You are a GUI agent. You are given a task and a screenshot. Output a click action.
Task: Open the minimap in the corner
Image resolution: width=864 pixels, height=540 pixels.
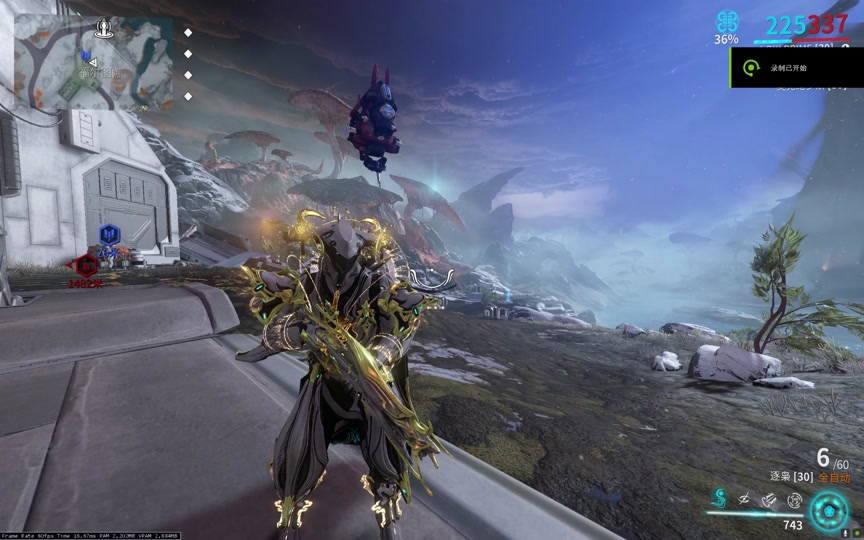click(x=92, y=63)
